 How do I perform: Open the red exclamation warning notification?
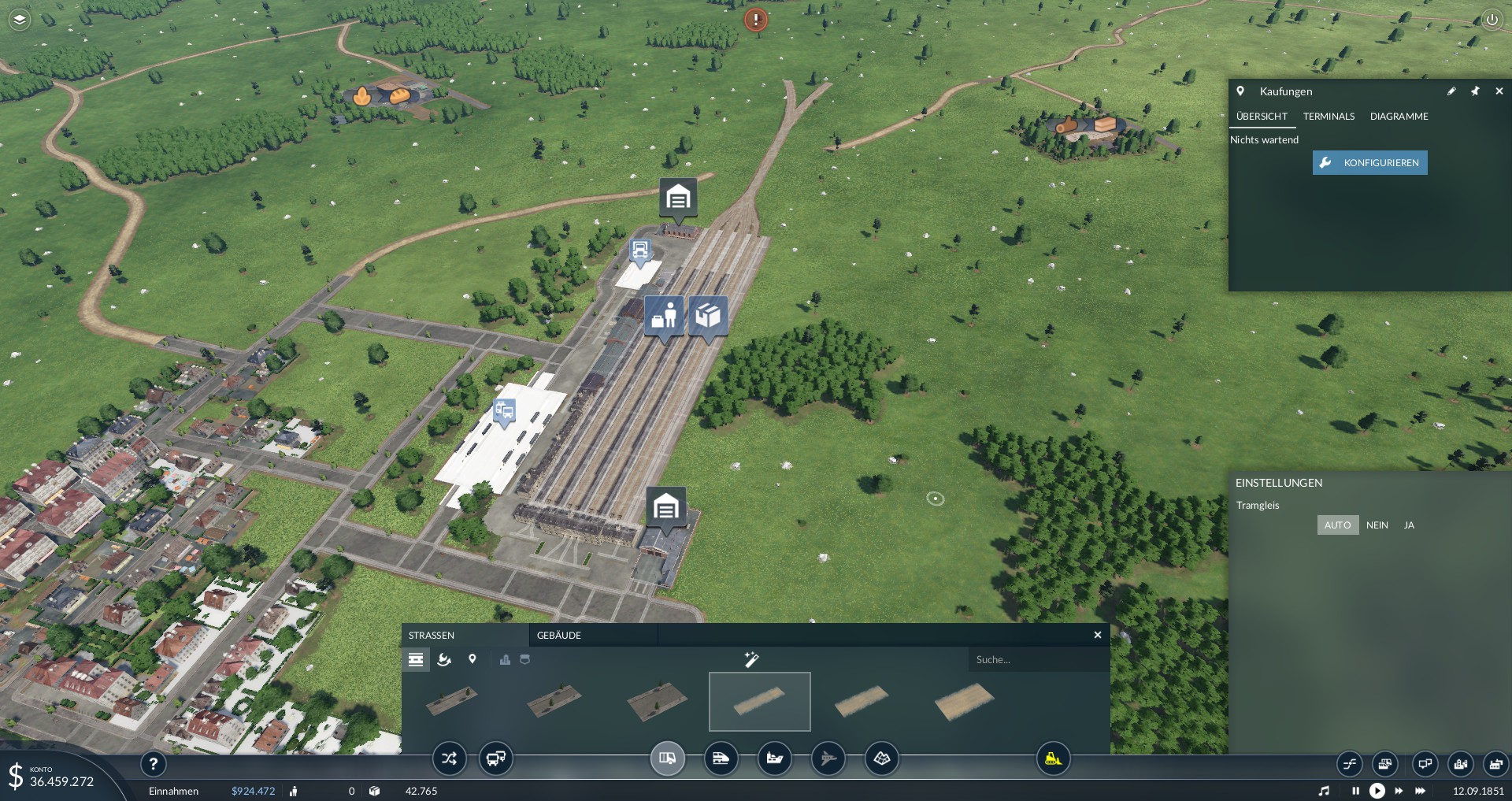(x=756, y=20)
